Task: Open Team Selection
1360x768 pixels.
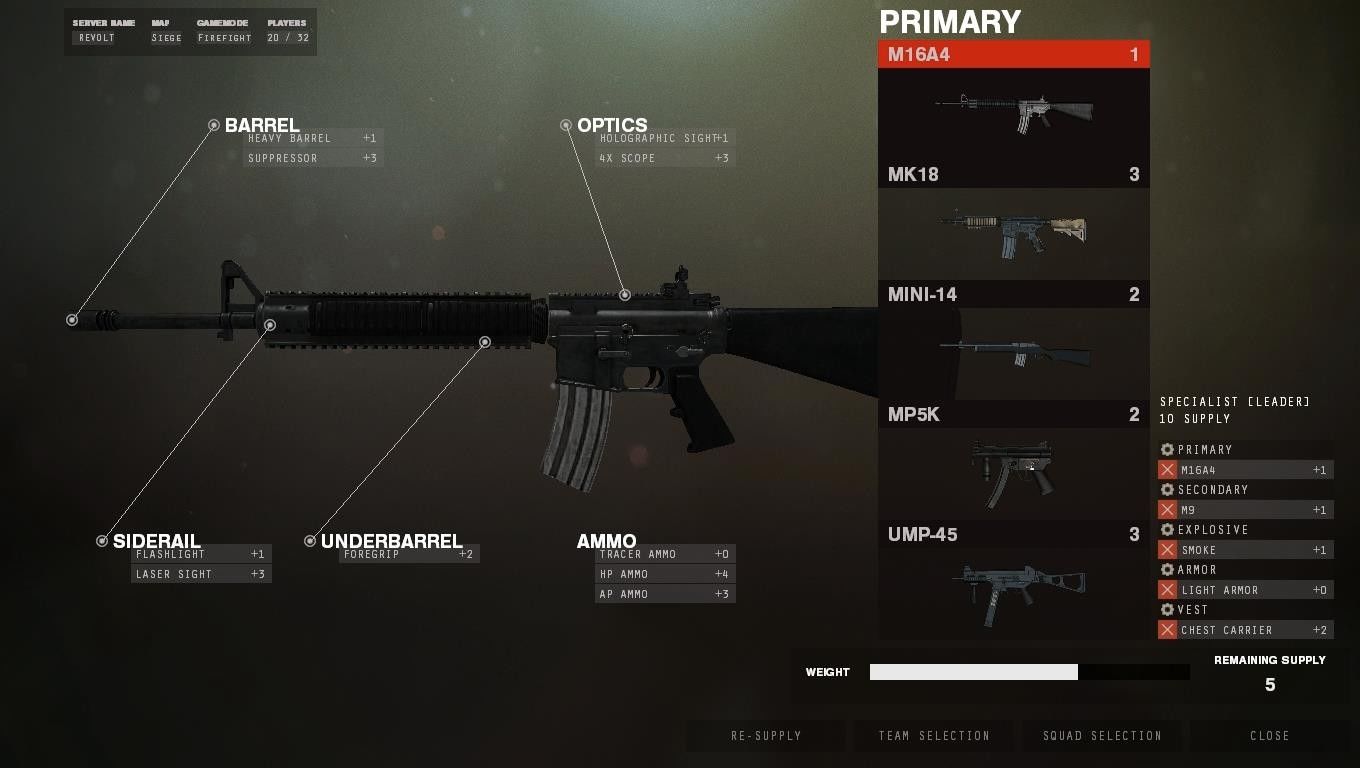Action: (x=934, y=736)
